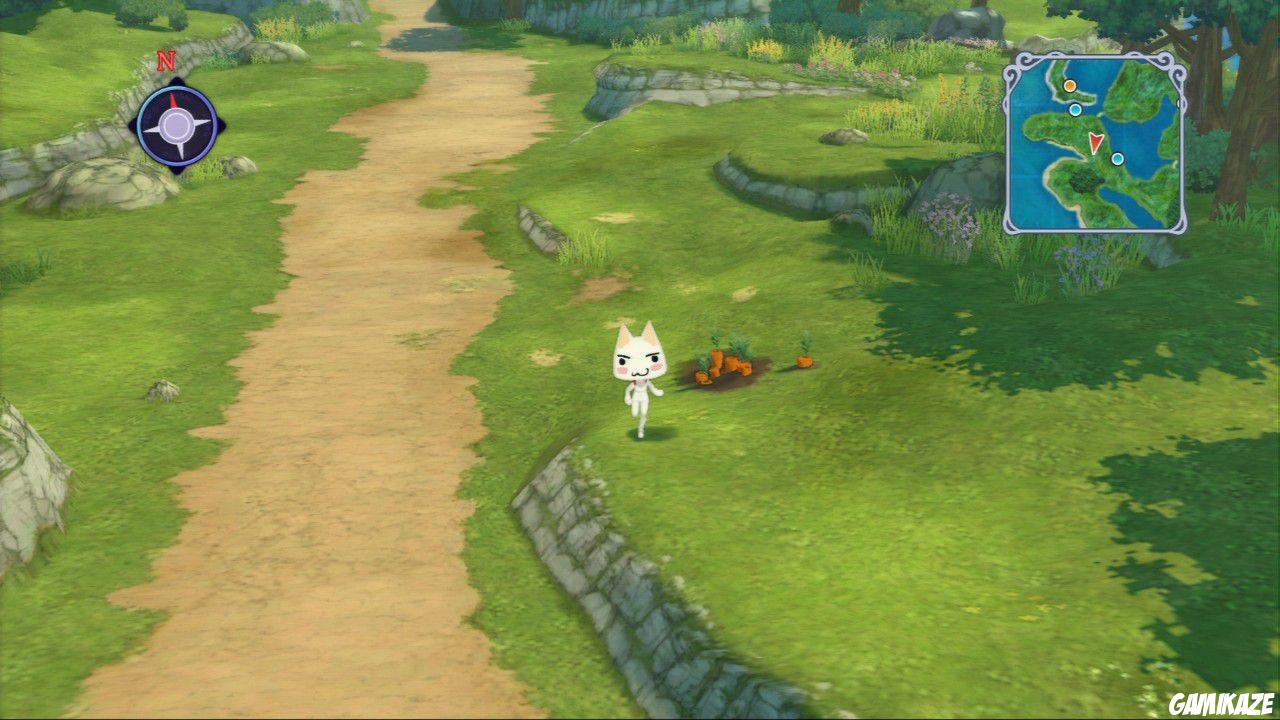Click the lower blue dot marker on the minimap
This screenshot has width=1280, height=720.
(1117, 159)
